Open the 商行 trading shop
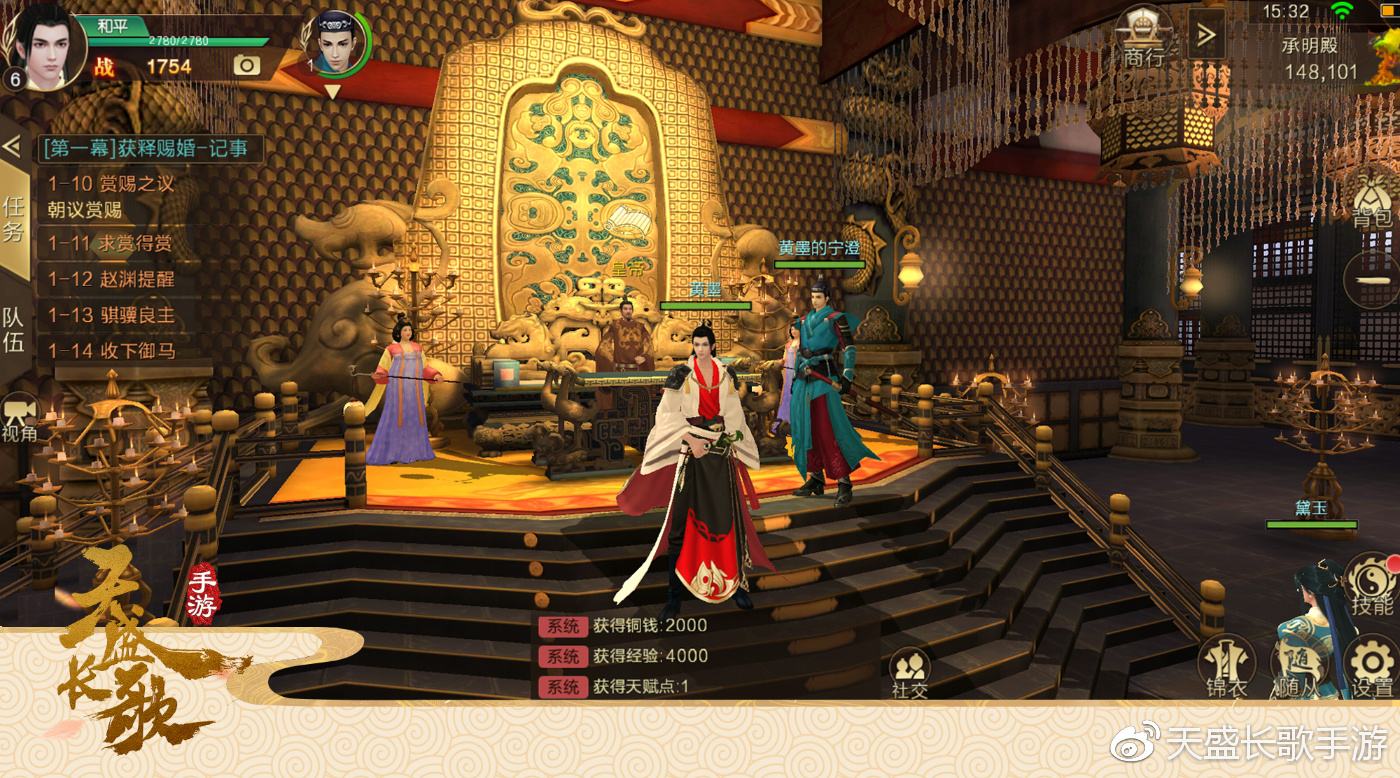Image resolution: width=1400 pixels, height=778 pixels. click(x=1145, y=37)
